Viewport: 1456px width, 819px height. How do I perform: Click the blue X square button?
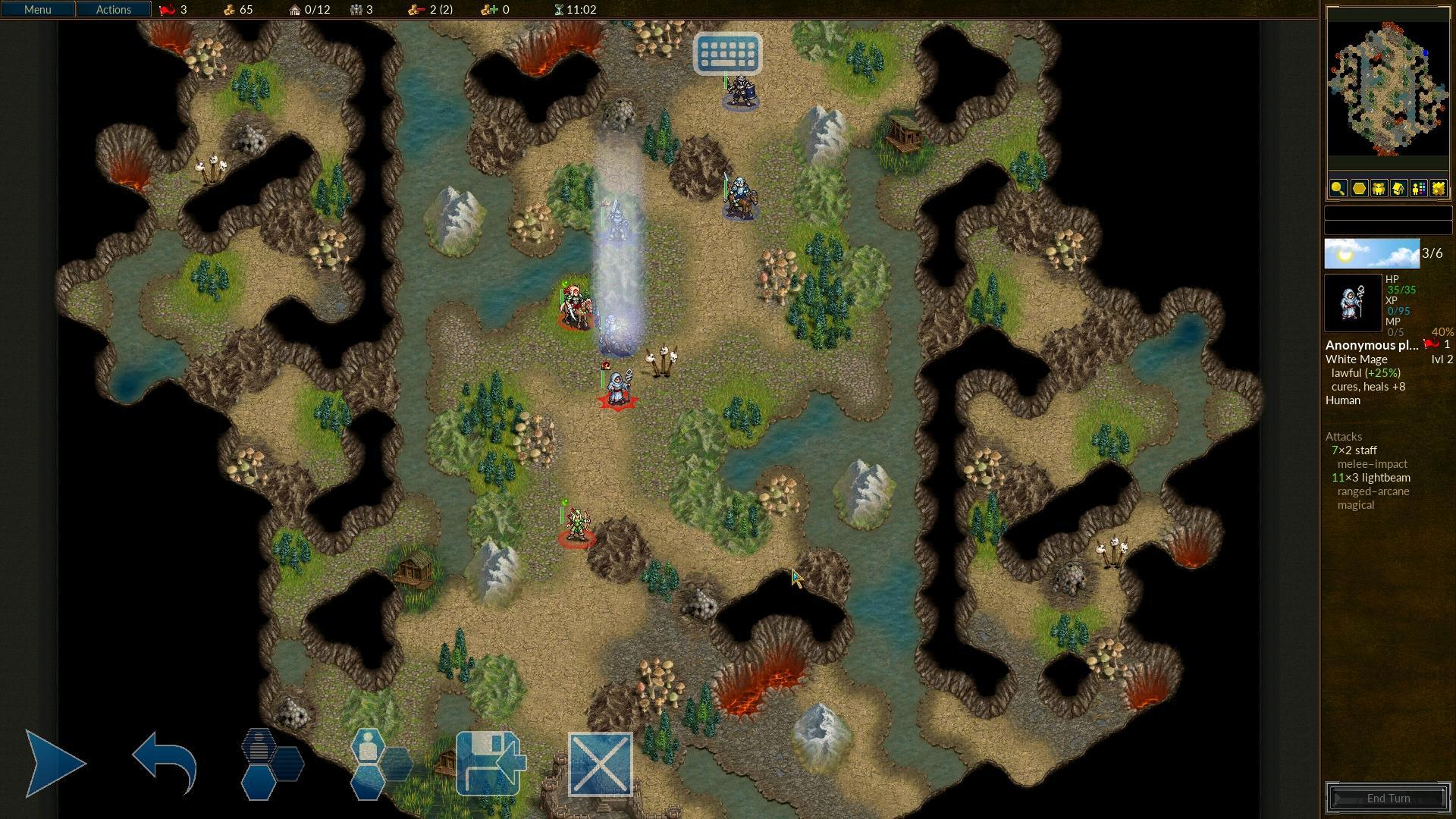(600, 764)
